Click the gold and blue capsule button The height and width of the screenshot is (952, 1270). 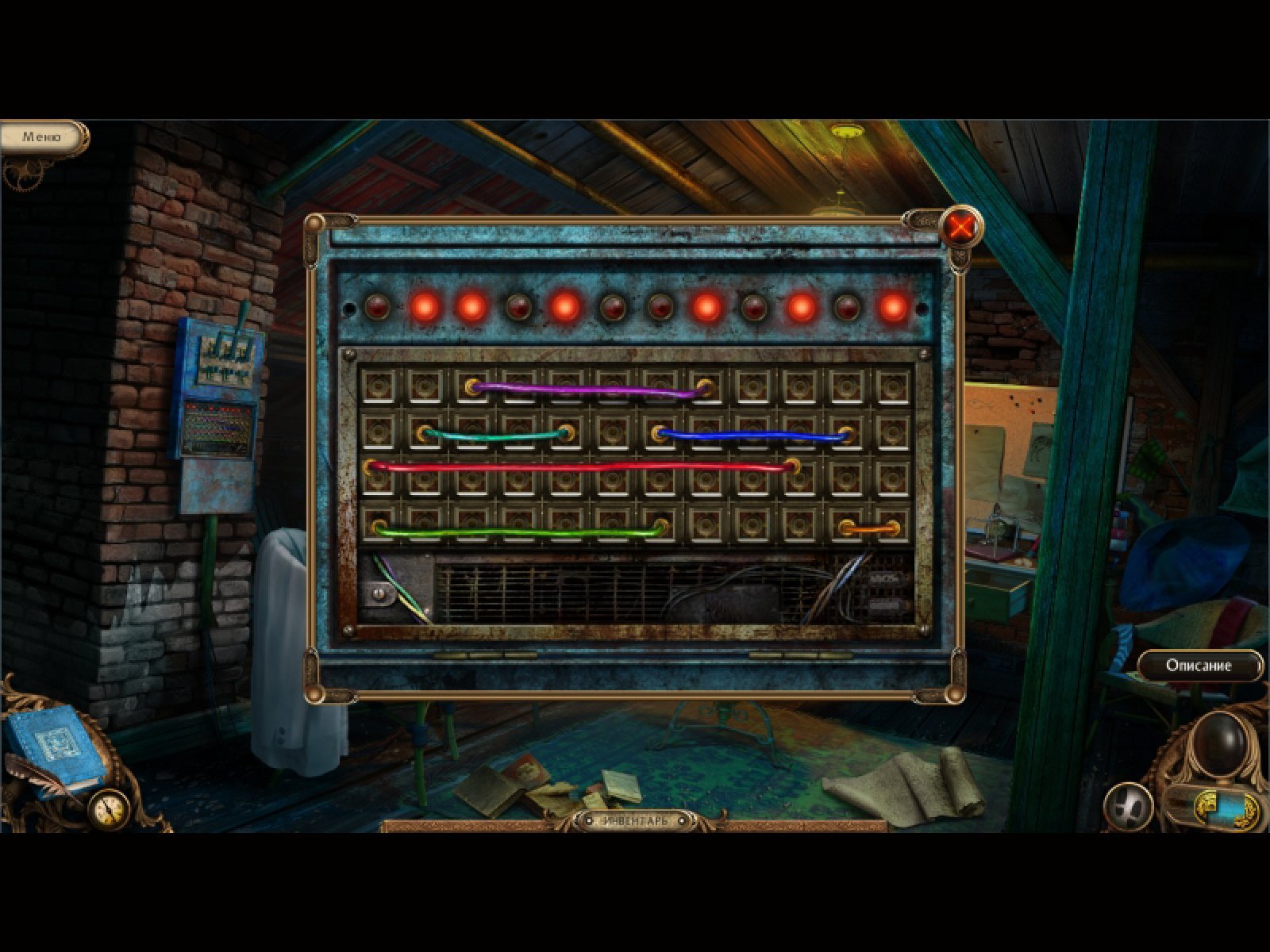click(1227, 808)
